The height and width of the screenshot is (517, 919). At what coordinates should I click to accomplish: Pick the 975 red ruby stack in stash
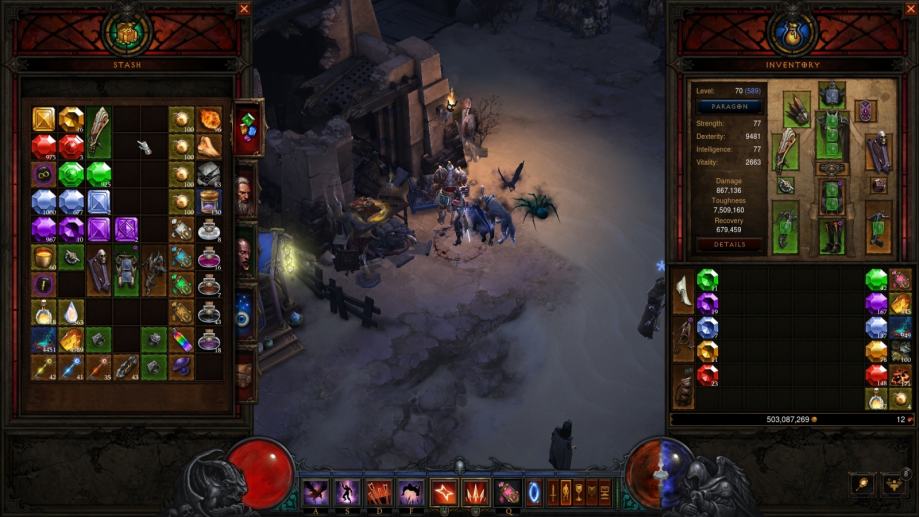tap(43, 147)
